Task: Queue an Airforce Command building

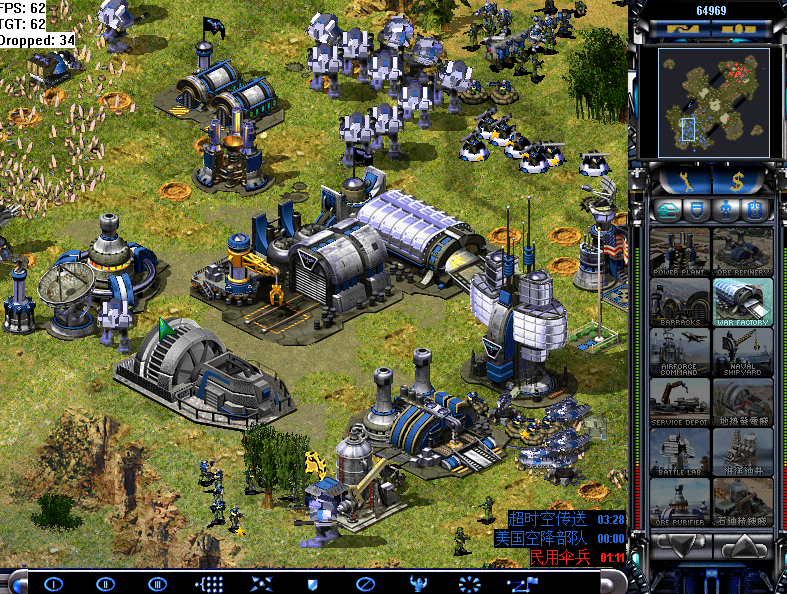Action: [x=680, y=351]
